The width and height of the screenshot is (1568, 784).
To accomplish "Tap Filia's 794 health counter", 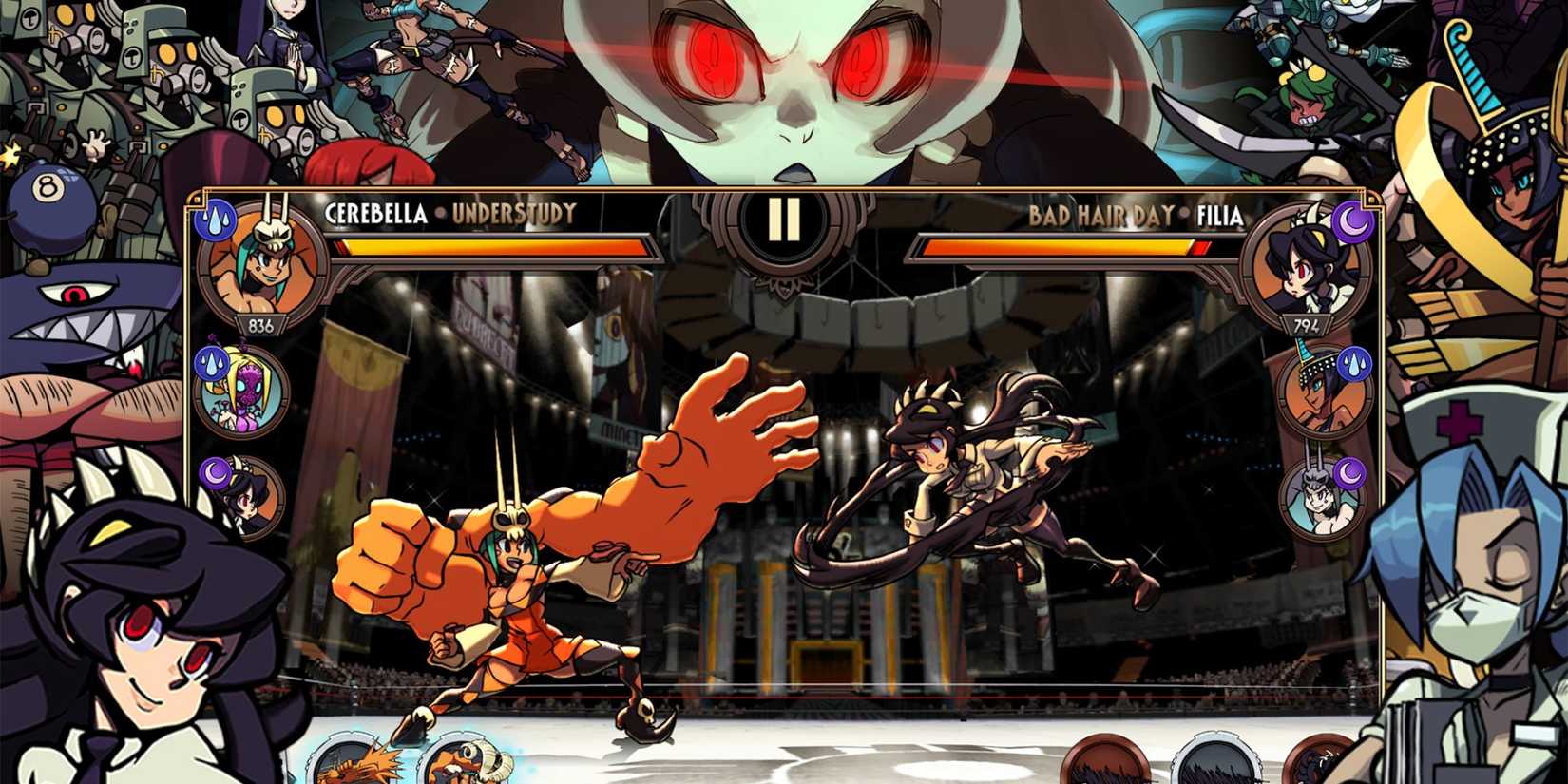I will 1305,325.
